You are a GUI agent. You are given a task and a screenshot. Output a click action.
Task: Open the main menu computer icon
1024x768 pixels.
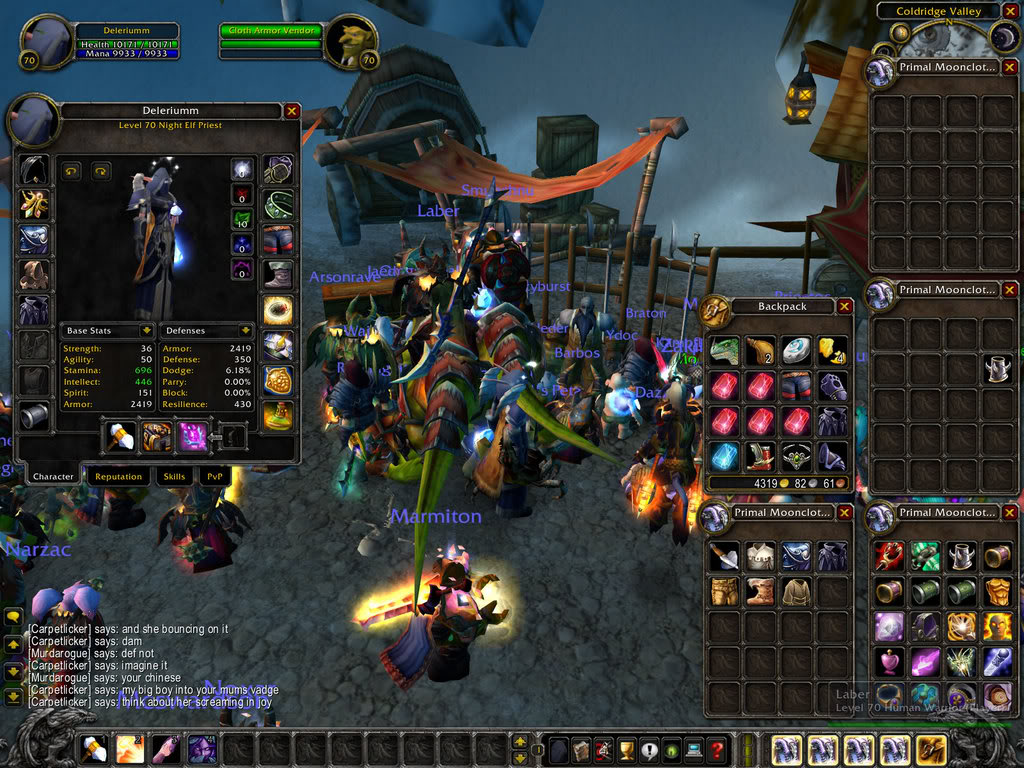(x=694, y=749)
